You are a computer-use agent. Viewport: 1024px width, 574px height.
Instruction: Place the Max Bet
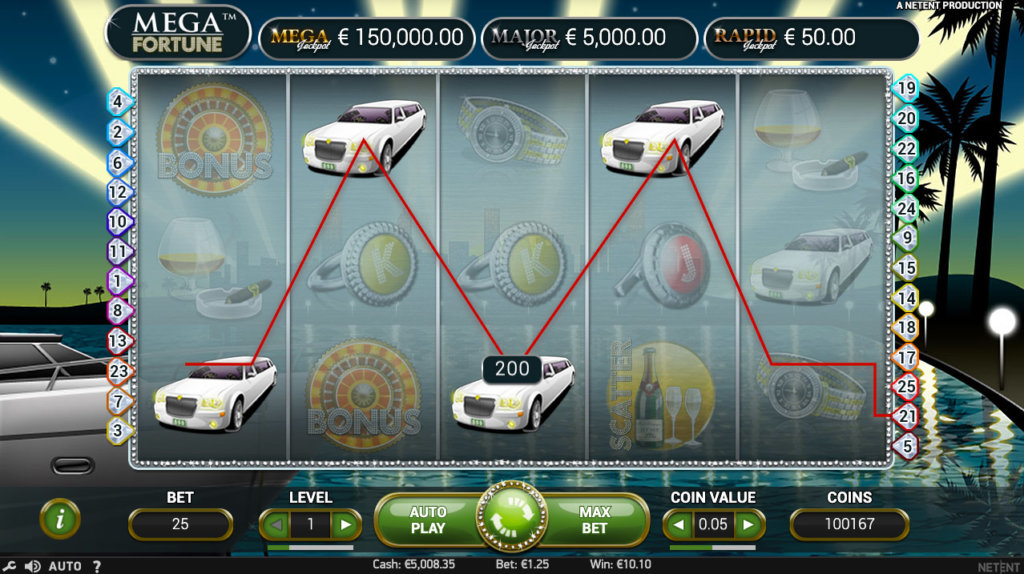coord(594,519)
